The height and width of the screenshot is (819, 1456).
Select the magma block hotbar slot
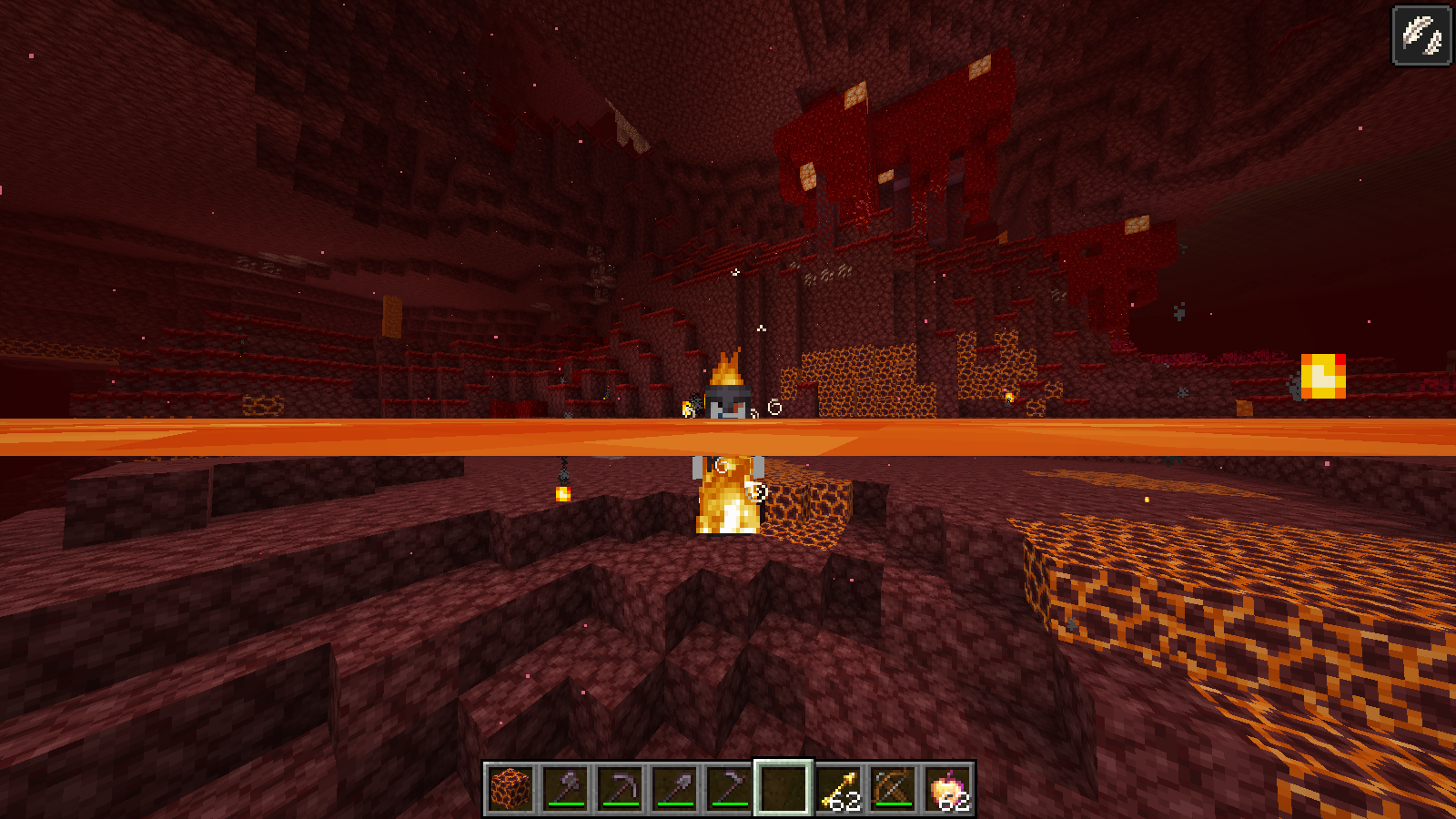pos(511,788)
